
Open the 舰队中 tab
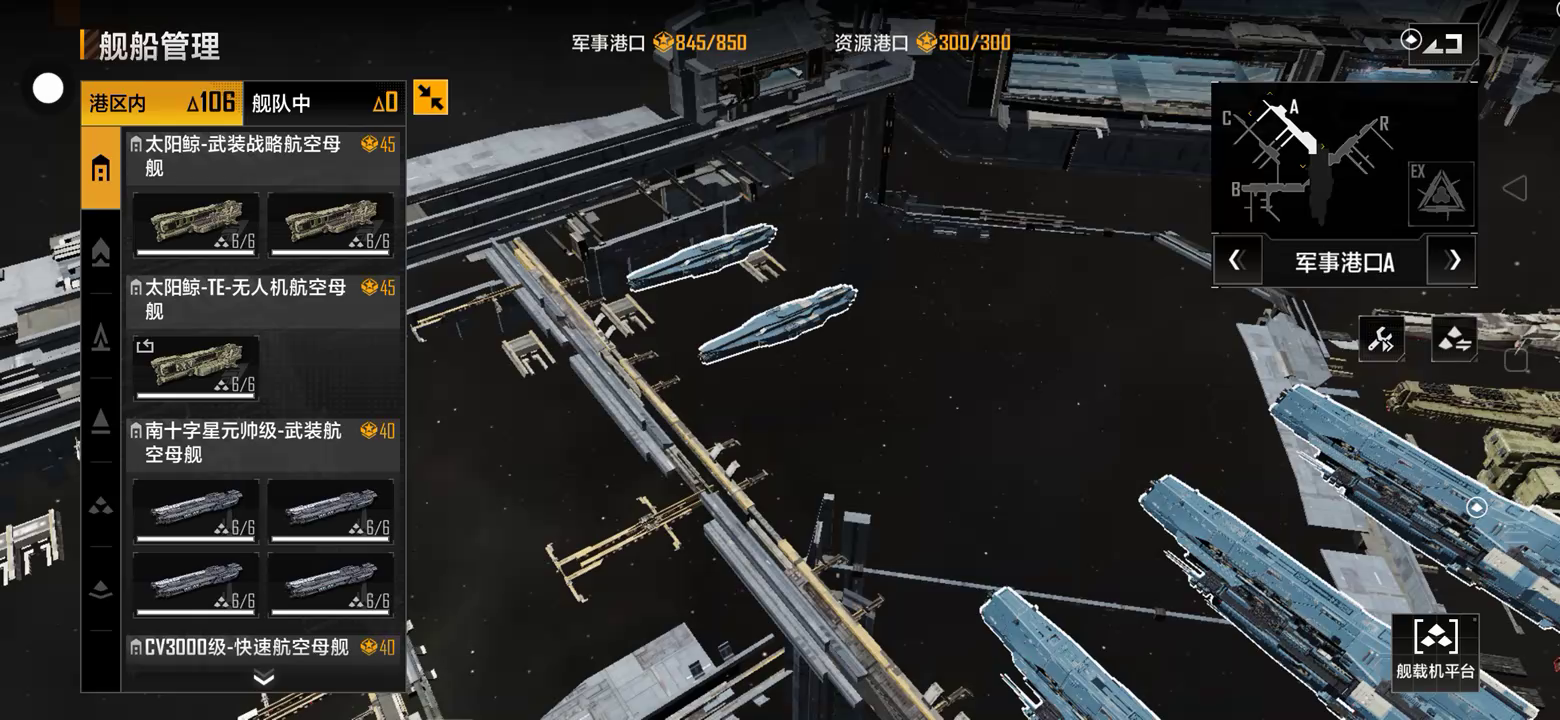[323, 103]
